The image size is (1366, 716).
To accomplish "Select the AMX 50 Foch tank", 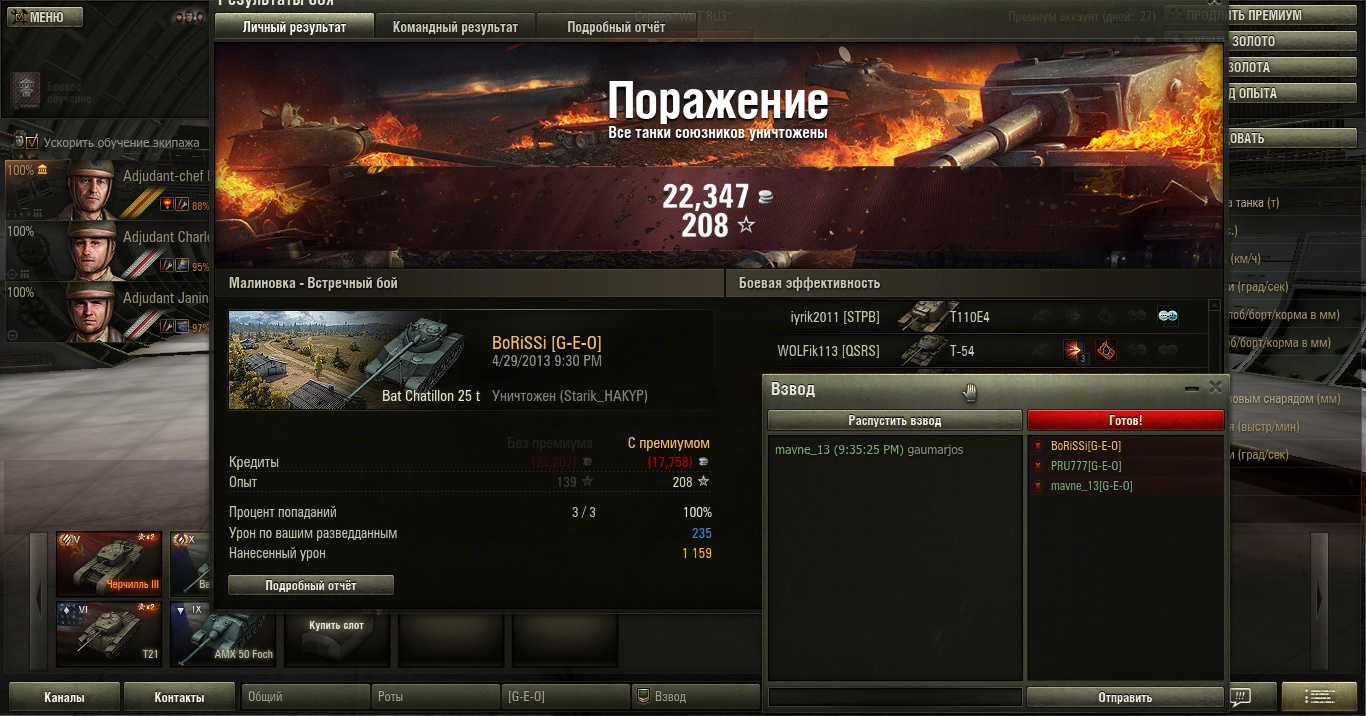I will 222,635.
